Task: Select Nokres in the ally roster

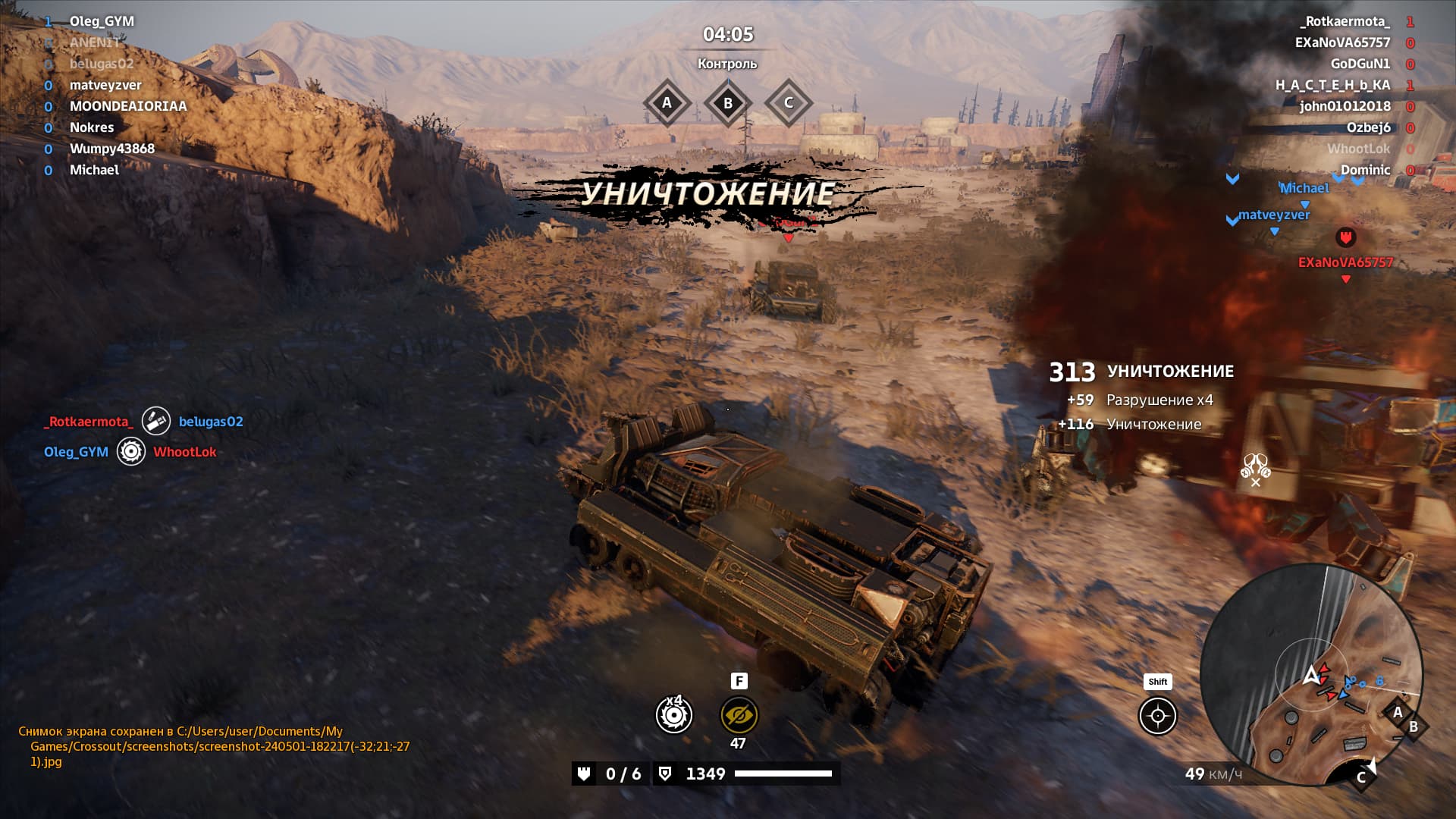Action: 92,127
